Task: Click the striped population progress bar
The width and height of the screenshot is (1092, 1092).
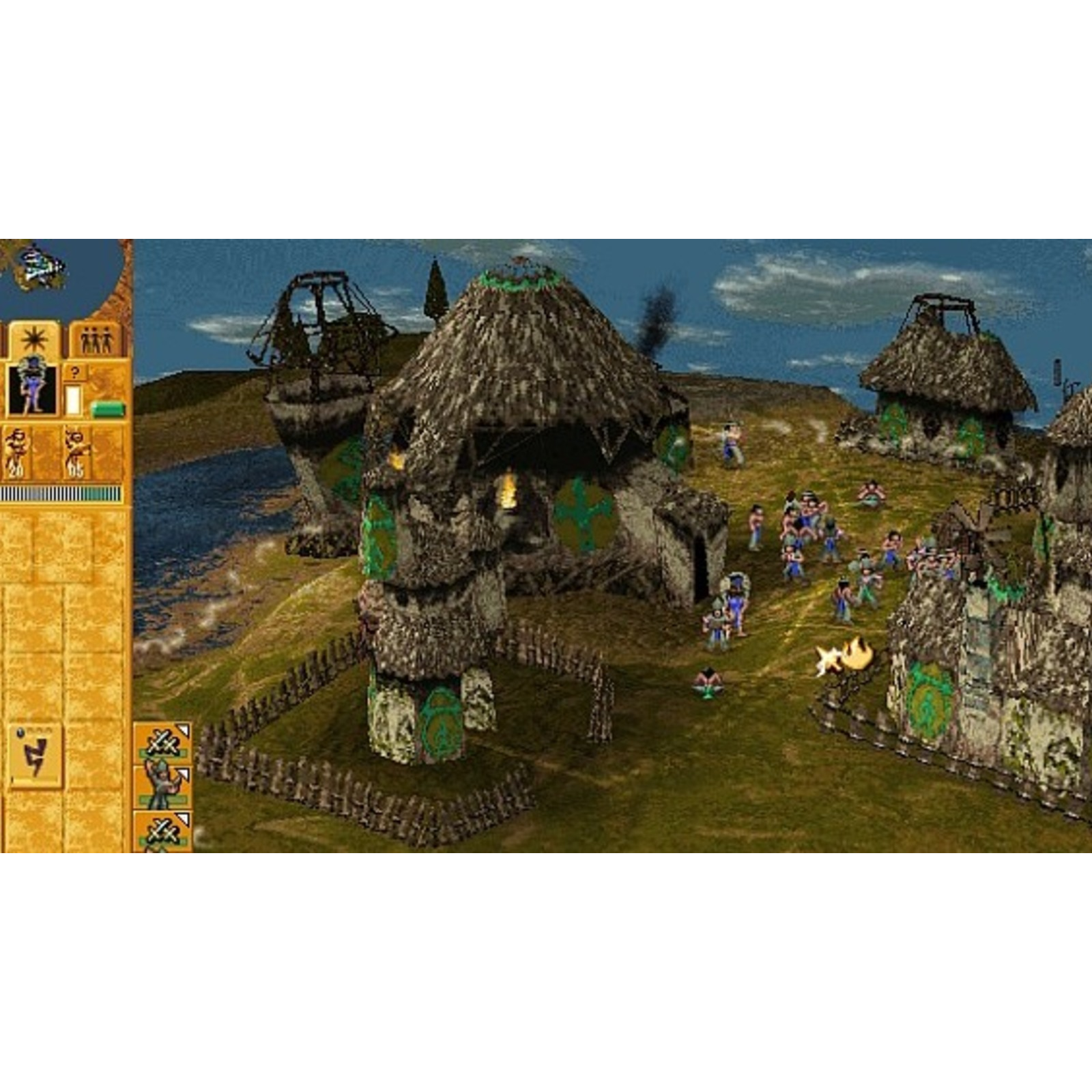Action: pos(61,492)
